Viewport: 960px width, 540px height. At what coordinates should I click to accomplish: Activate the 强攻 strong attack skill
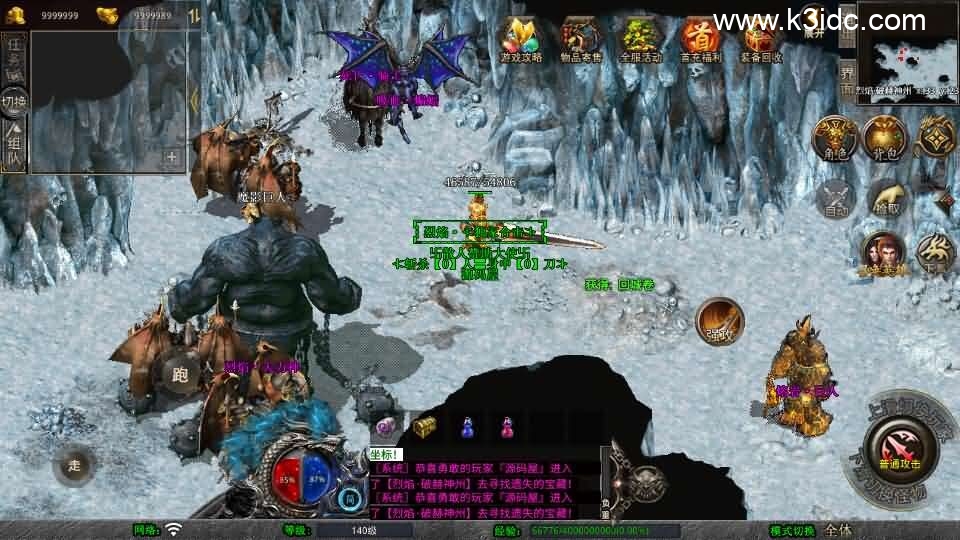(x=718, y=320)
